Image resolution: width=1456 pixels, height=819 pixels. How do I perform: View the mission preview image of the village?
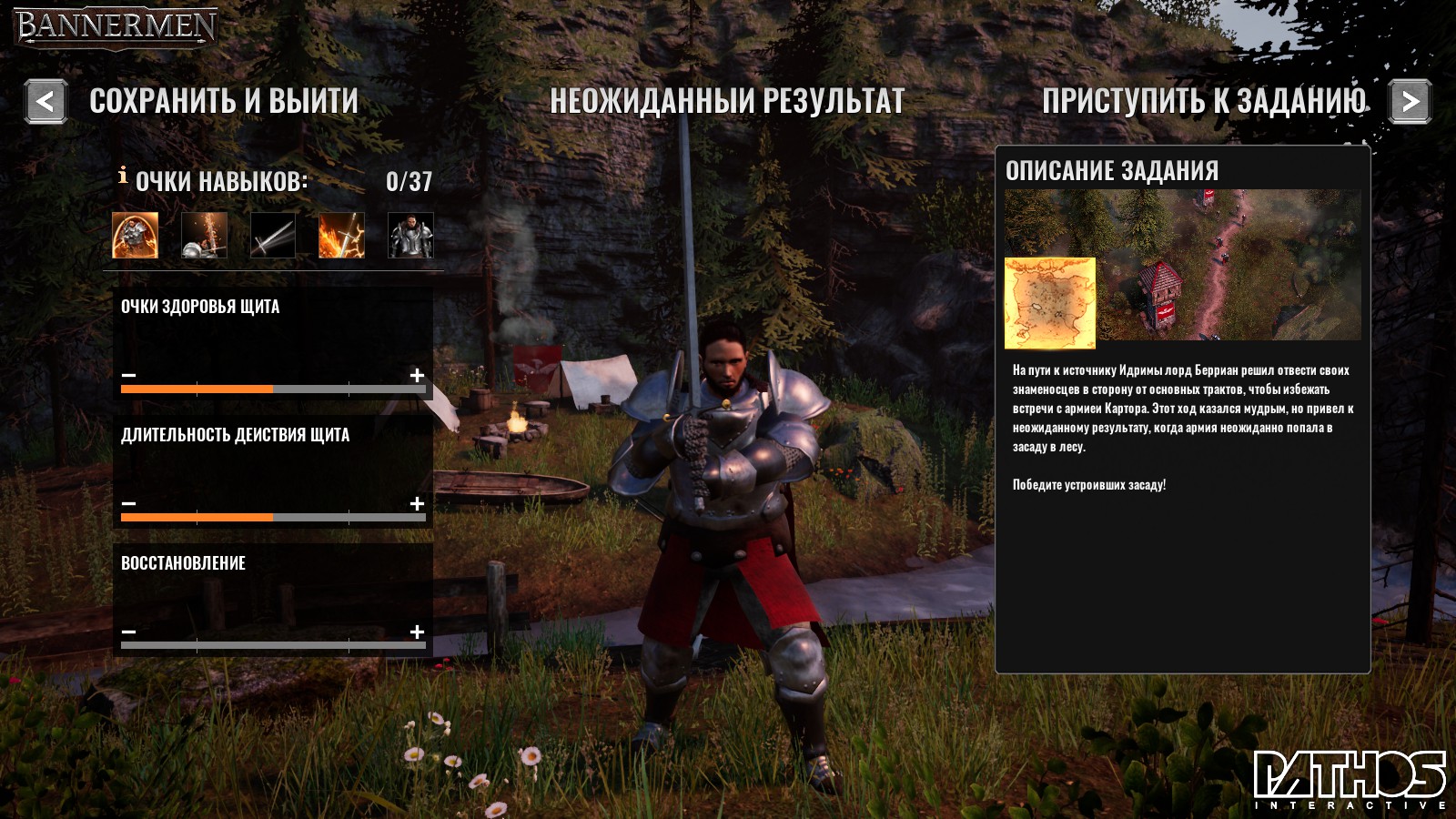(x=1228, y=264)
